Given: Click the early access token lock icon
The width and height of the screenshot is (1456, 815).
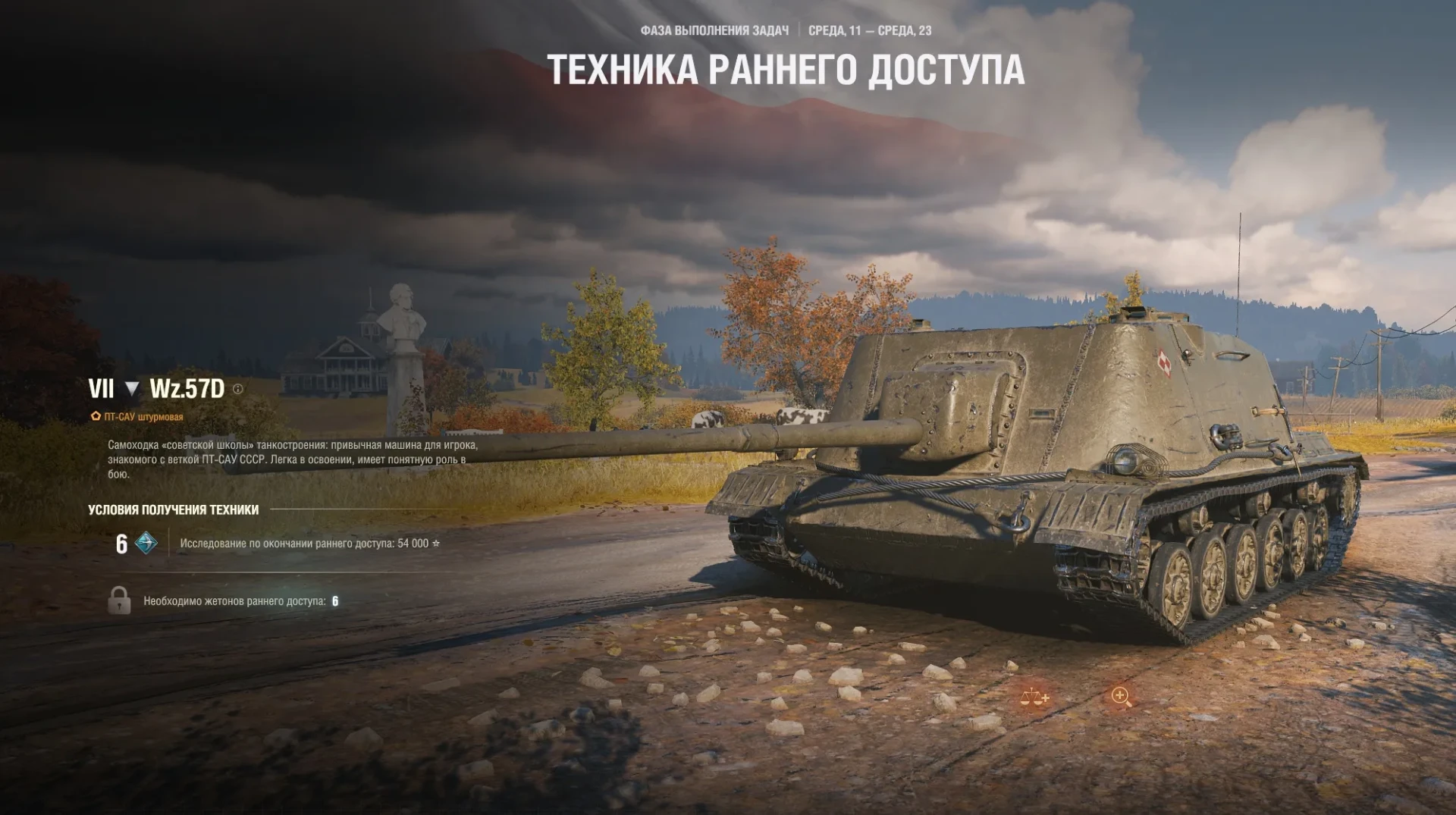Looking at the screenshot, I should pos(119,600).
